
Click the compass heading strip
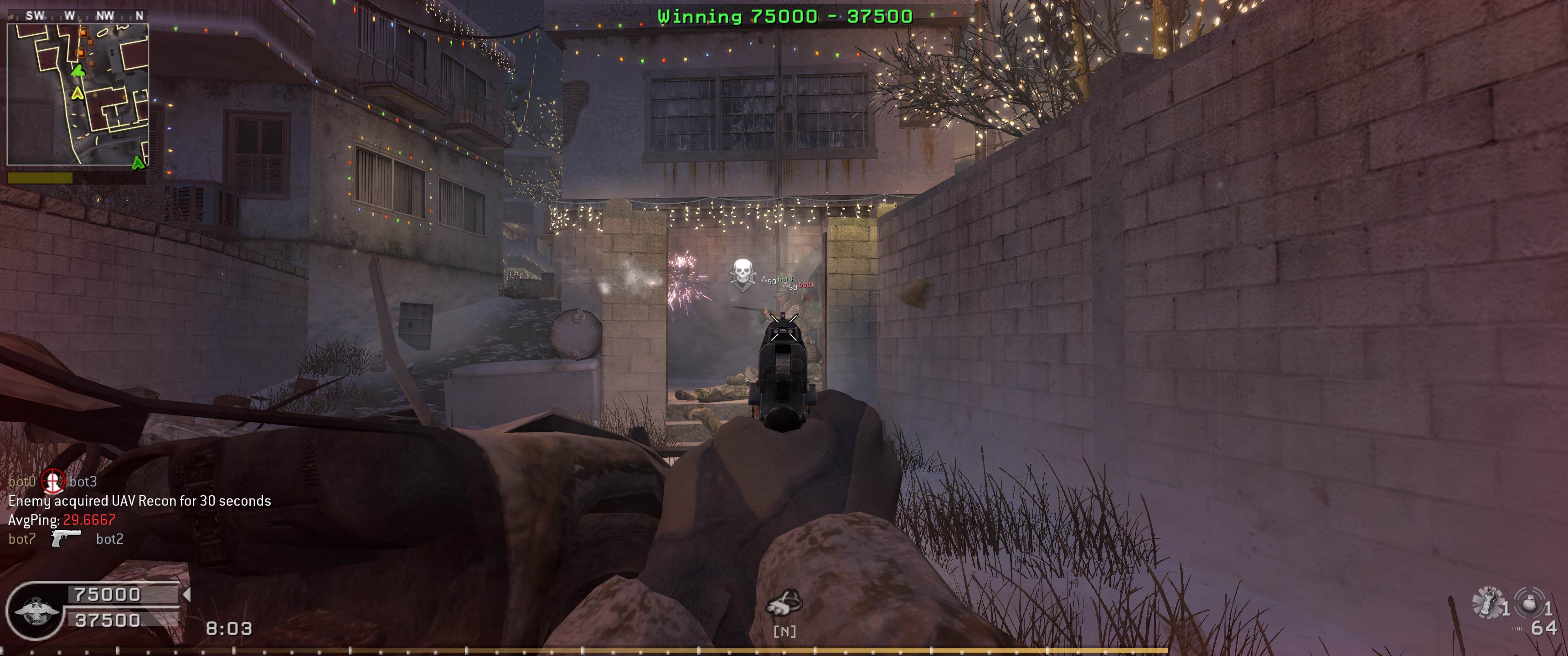pyautogui.click(x=77, y=16)
